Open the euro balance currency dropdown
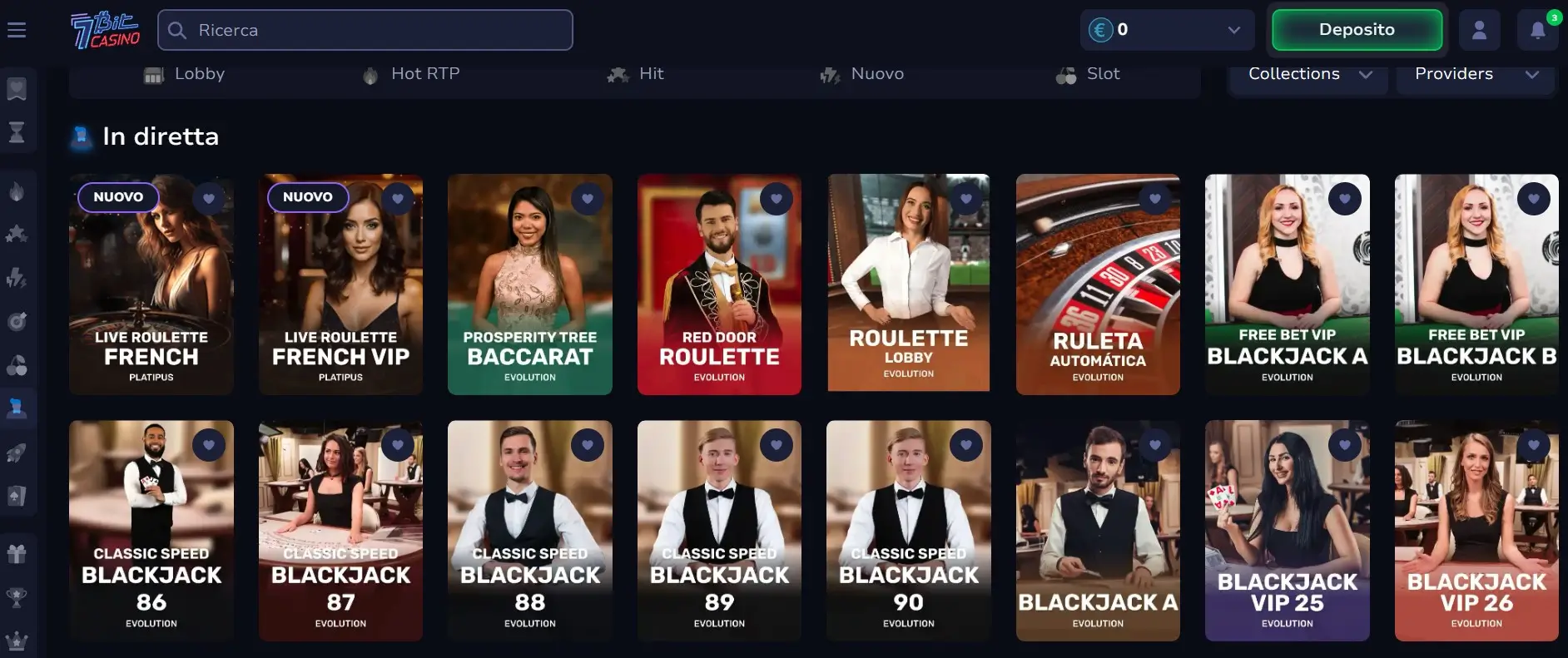 click(x=1167, y=30)
